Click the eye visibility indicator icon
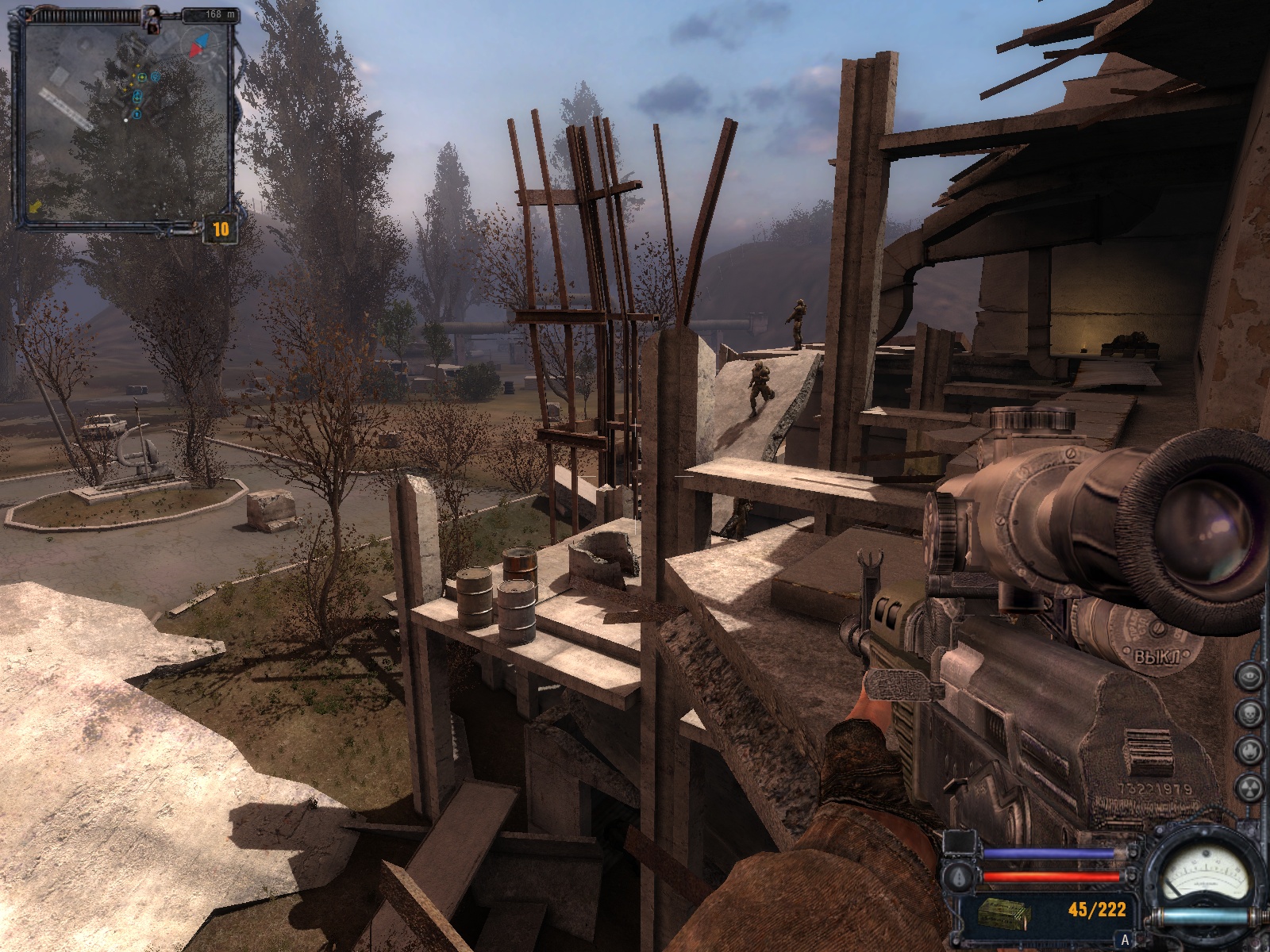This screenshot has height=952, width=1270. coord(1250,677)
